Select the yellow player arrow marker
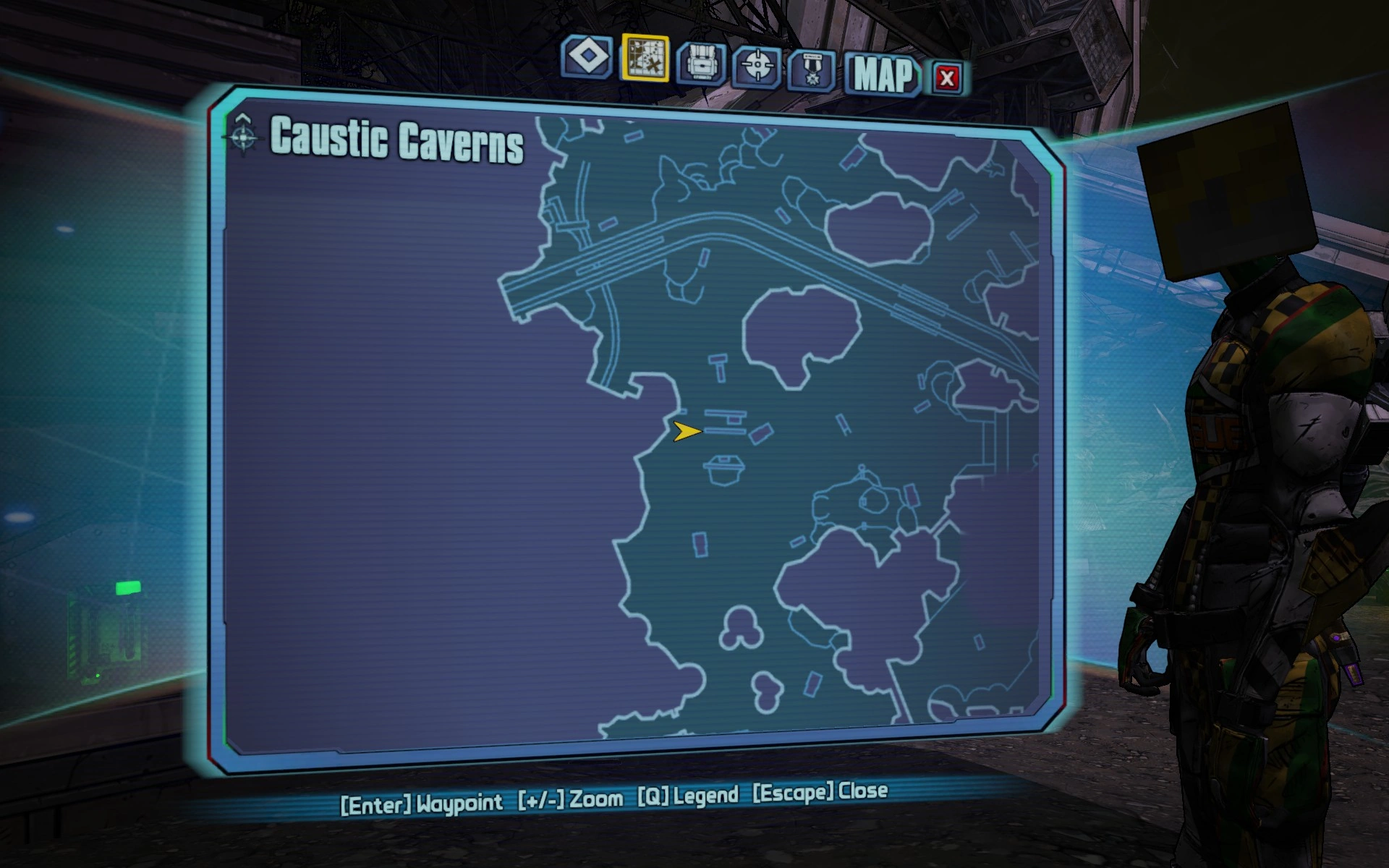Viewport: 1389px width, 868px height. [686, 433]
